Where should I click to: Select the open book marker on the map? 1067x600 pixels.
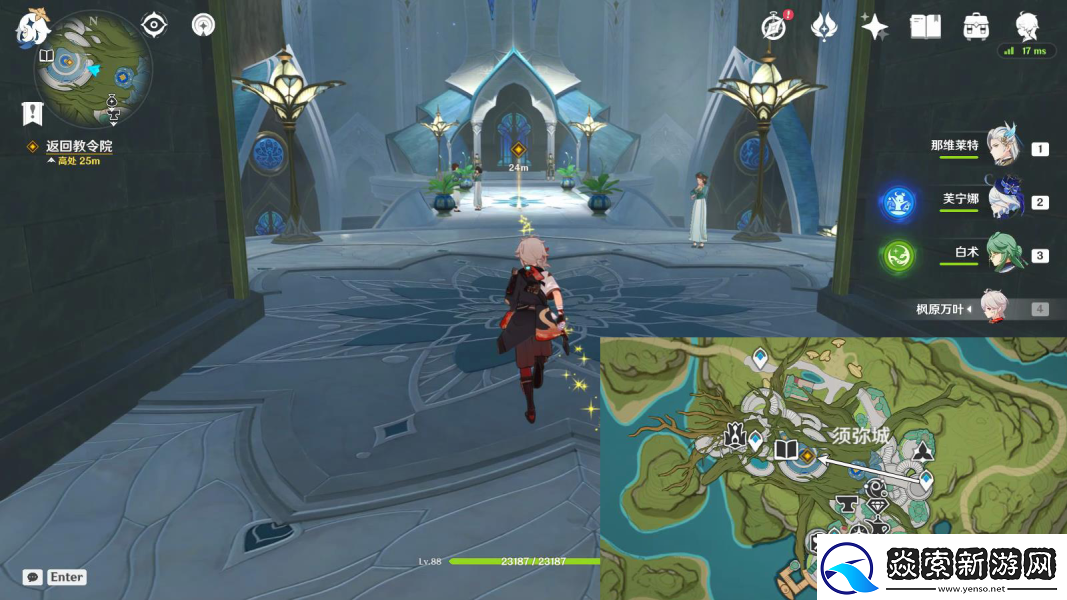point(785,449)
